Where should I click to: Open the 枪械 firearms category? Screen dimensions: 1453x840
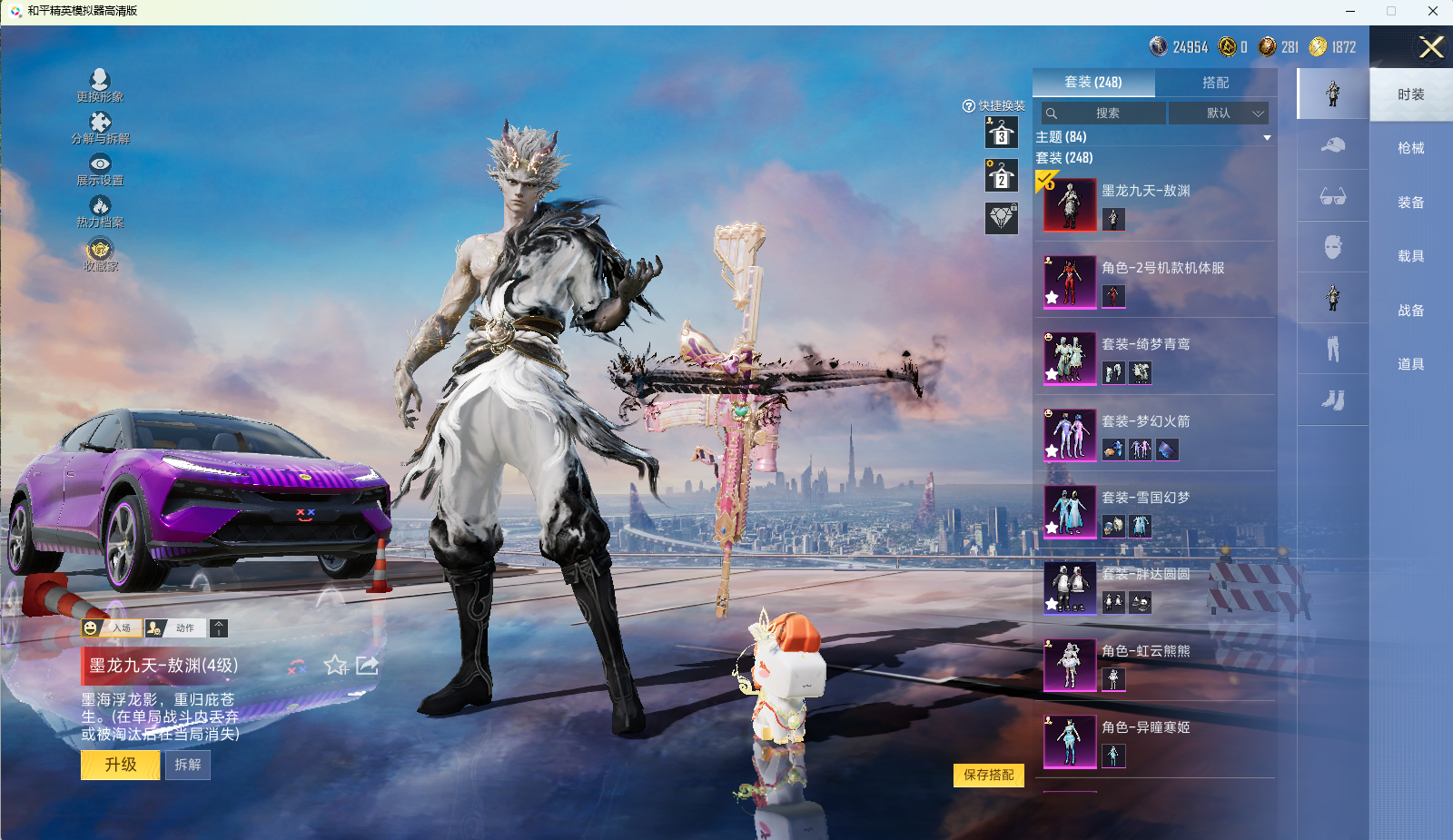point(1410,148)
